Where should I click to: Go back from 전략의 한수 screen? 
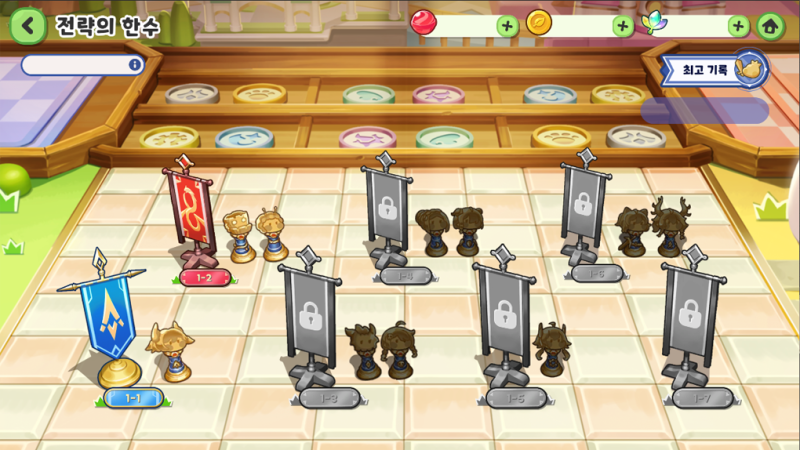point(28,26)
